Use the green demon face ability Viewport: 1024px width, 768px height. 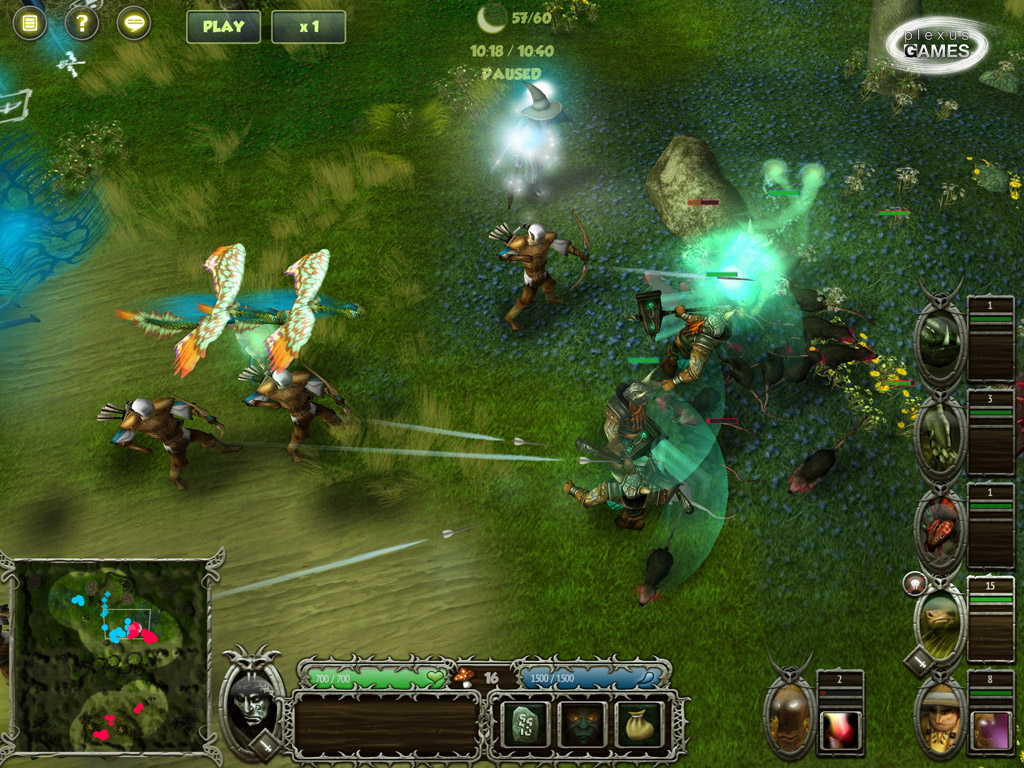tap(582, 723)
